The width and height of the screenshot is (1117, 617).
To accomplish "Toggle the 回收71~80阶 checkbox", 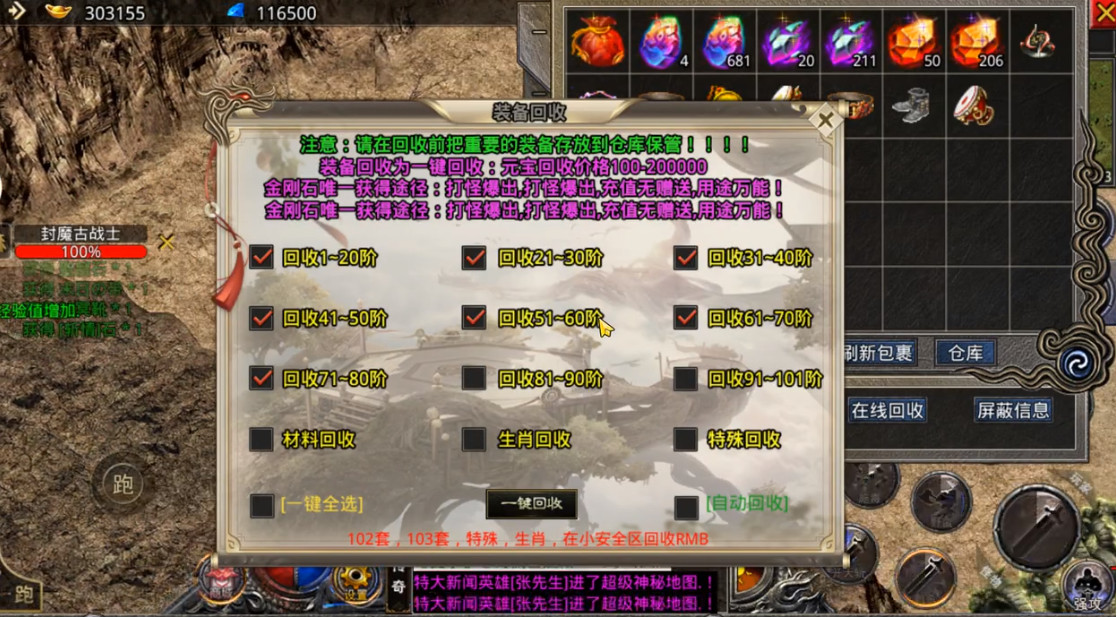I will click(x=262, y=379).
